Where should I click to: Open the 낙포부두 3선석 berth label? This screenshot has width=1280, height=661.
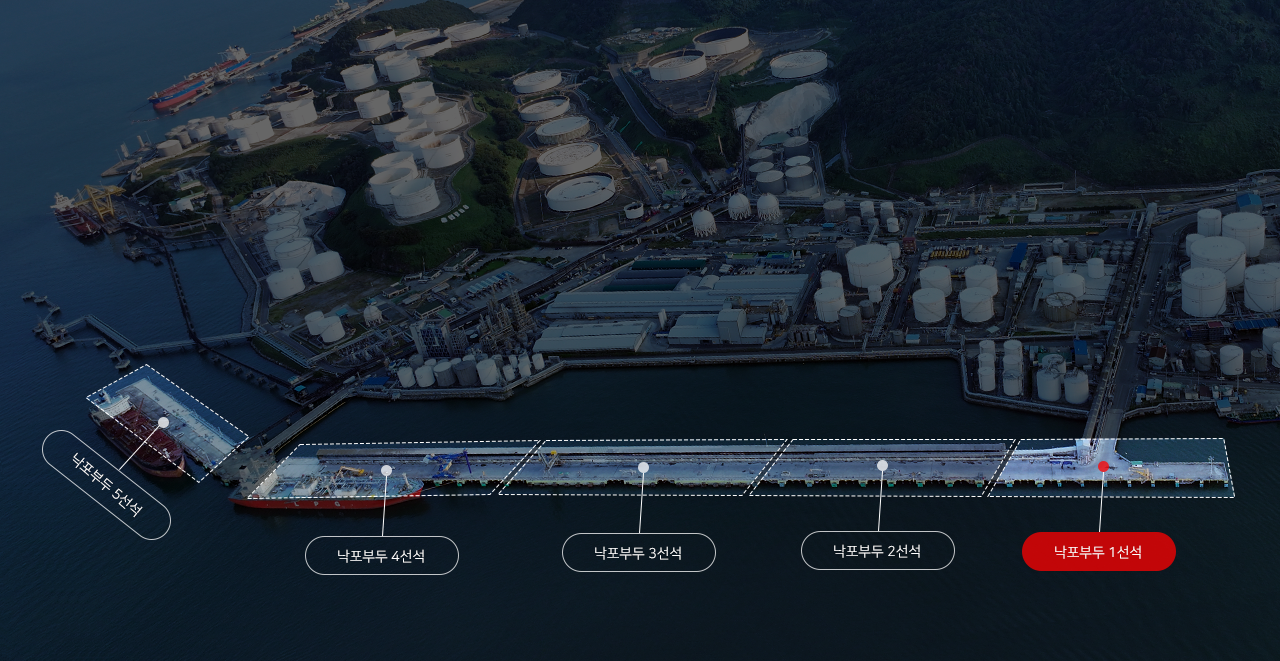click(x=638, y=552)
